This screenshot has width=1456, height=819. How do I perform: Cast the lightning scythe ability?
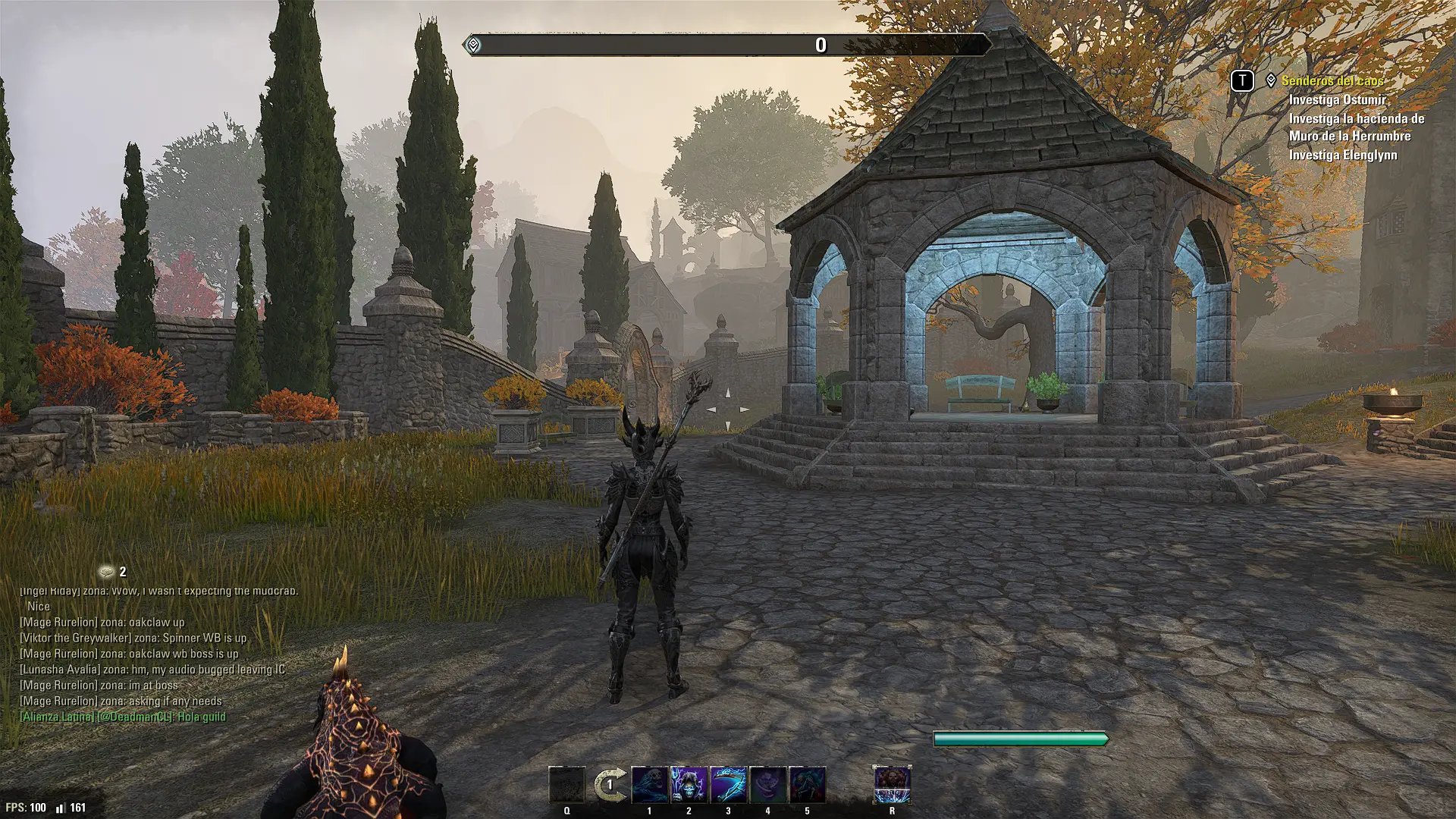tap(728, 785)
